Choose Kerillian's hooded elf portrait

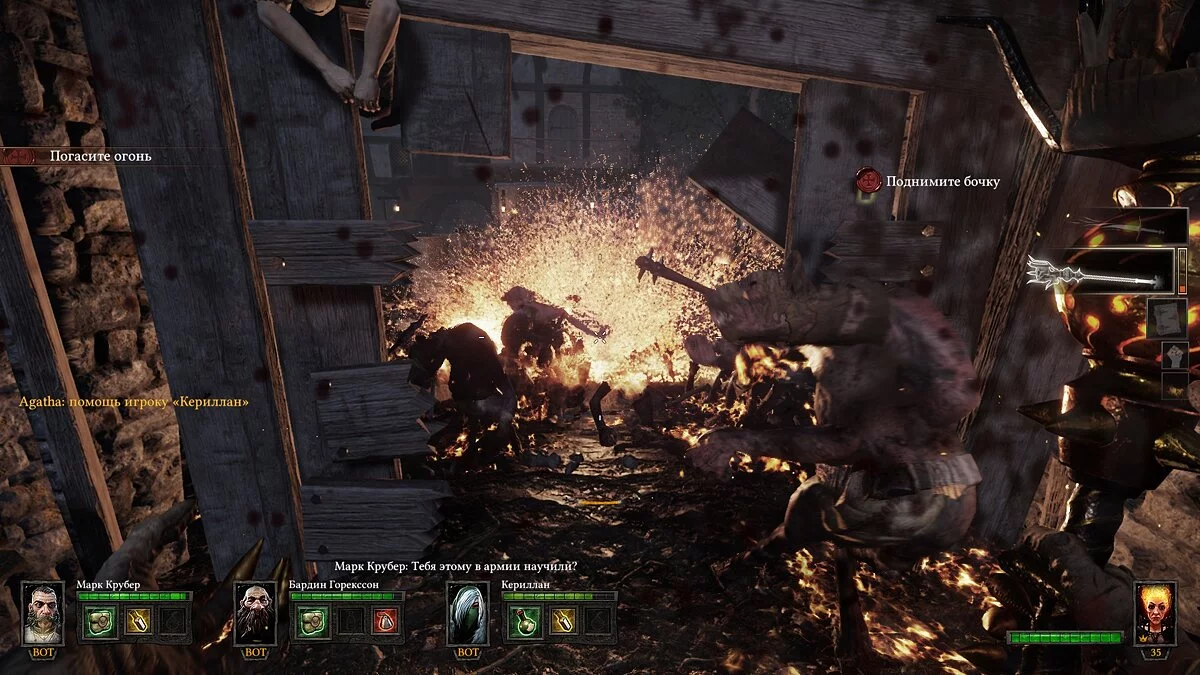click(467, 612)
